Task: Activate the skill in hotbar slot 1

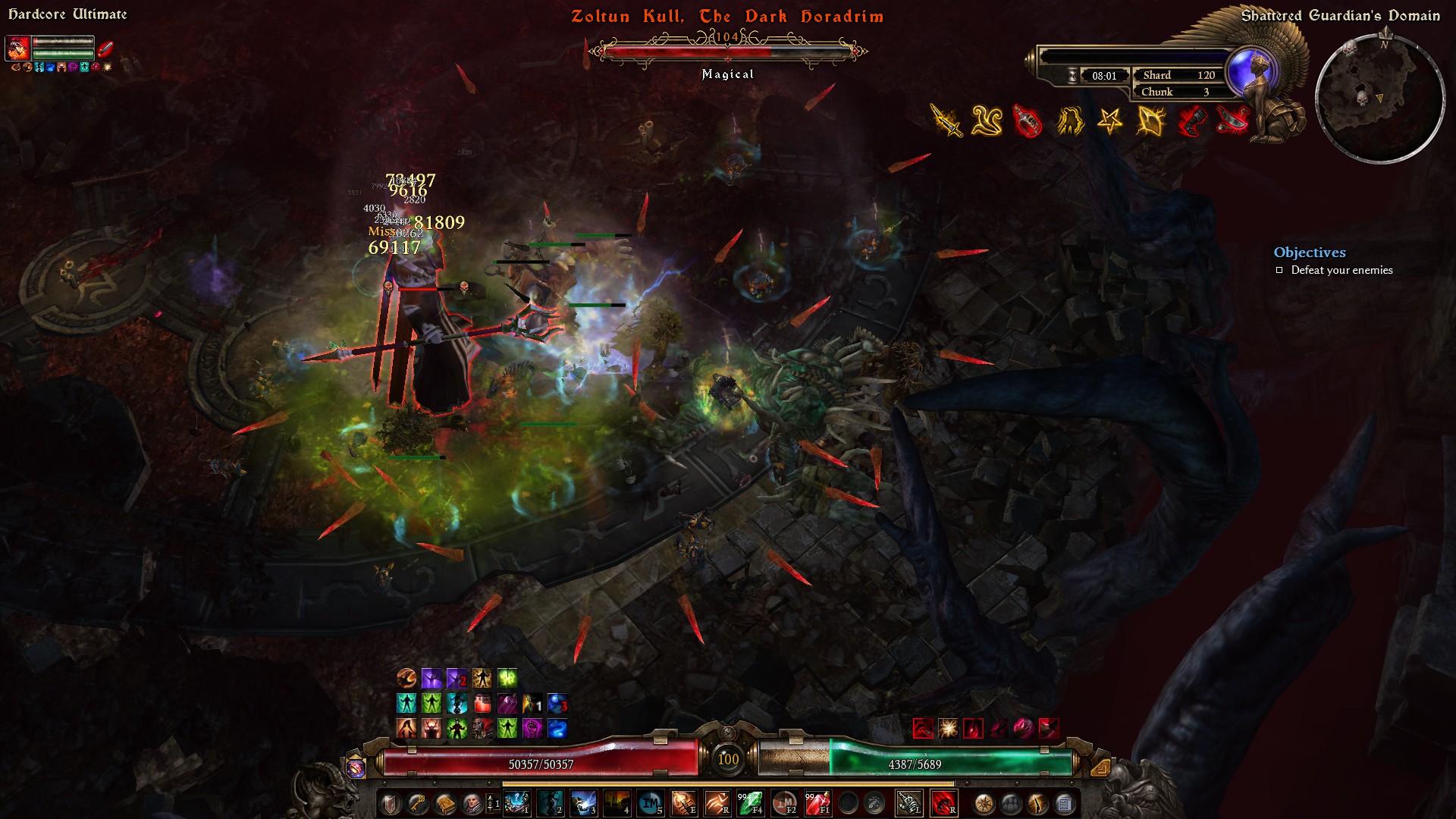Action: [x=516, y=803]
